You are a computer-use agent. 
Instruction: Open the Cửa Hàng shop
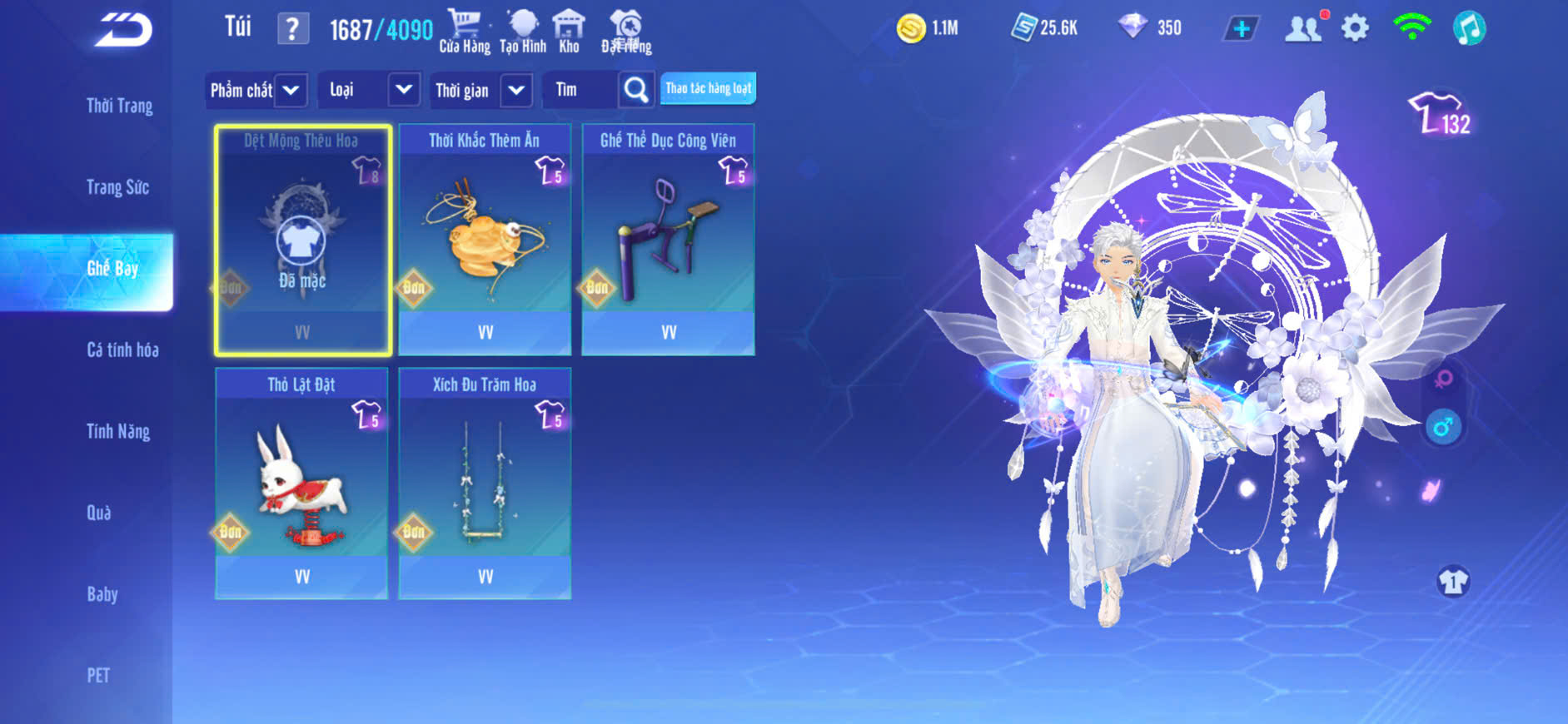tap(465, 32)
